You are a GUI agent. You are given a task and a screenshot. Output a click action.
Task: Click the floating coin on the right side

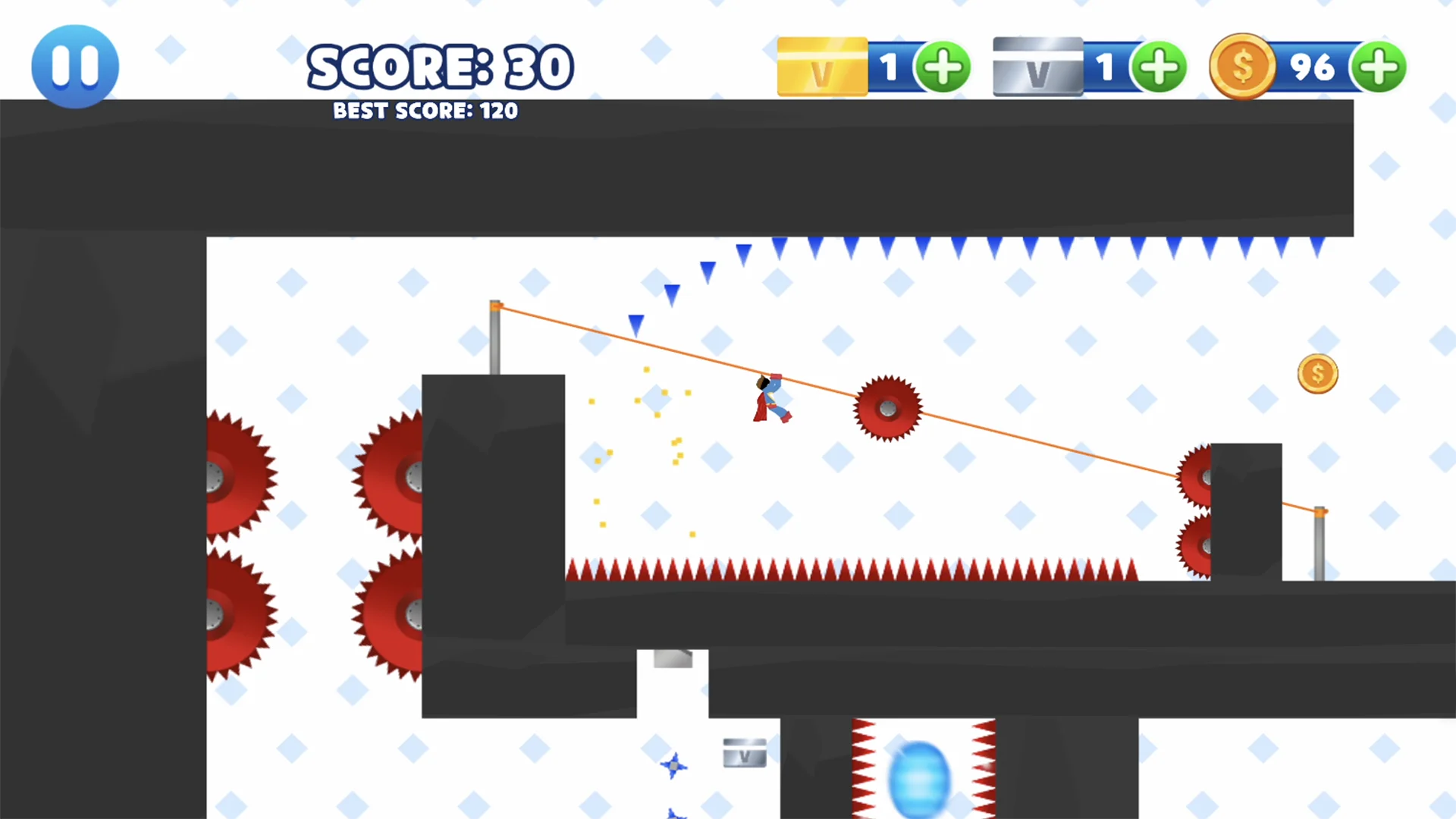1317,373
